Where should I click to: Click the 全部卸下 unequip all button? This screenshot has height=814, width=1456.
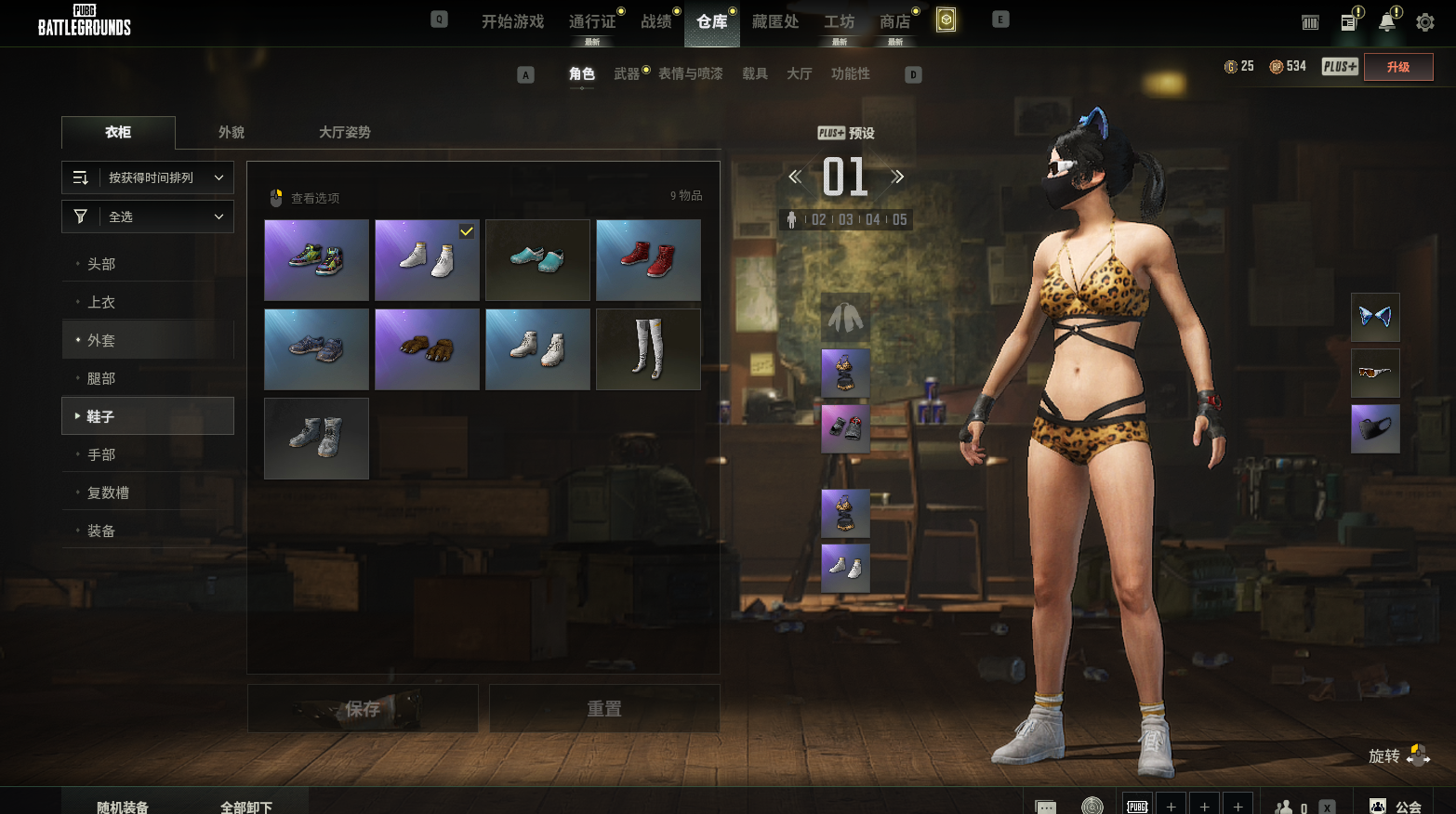pos(246,807)
